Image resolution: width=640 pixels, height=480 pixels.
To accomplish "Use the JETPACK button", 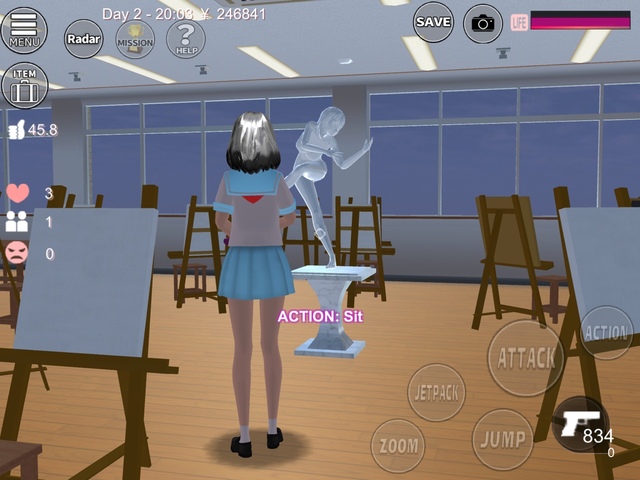I will pos(437,392).
